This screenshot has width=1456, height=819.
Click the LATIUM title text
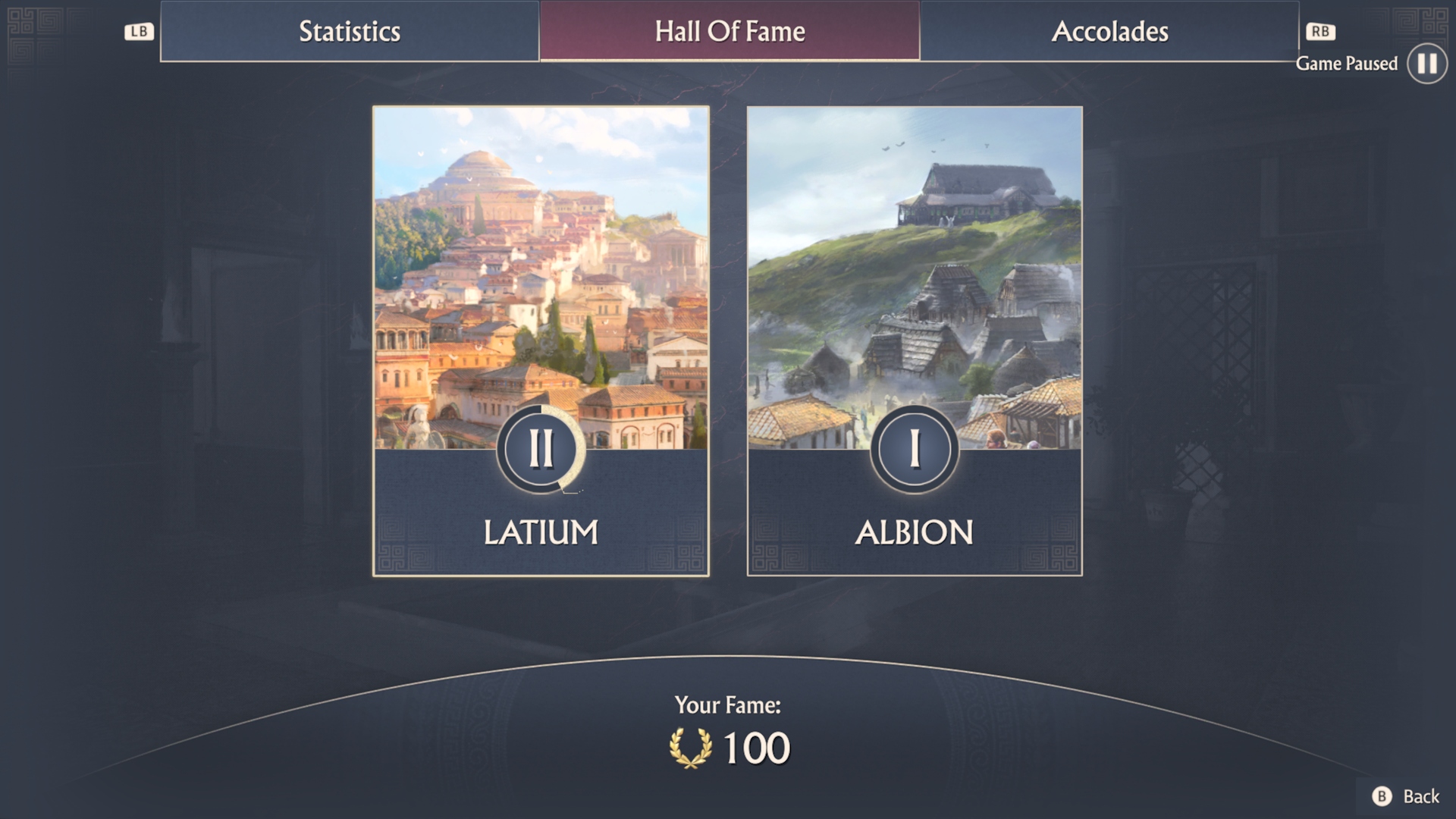point(541,532)
